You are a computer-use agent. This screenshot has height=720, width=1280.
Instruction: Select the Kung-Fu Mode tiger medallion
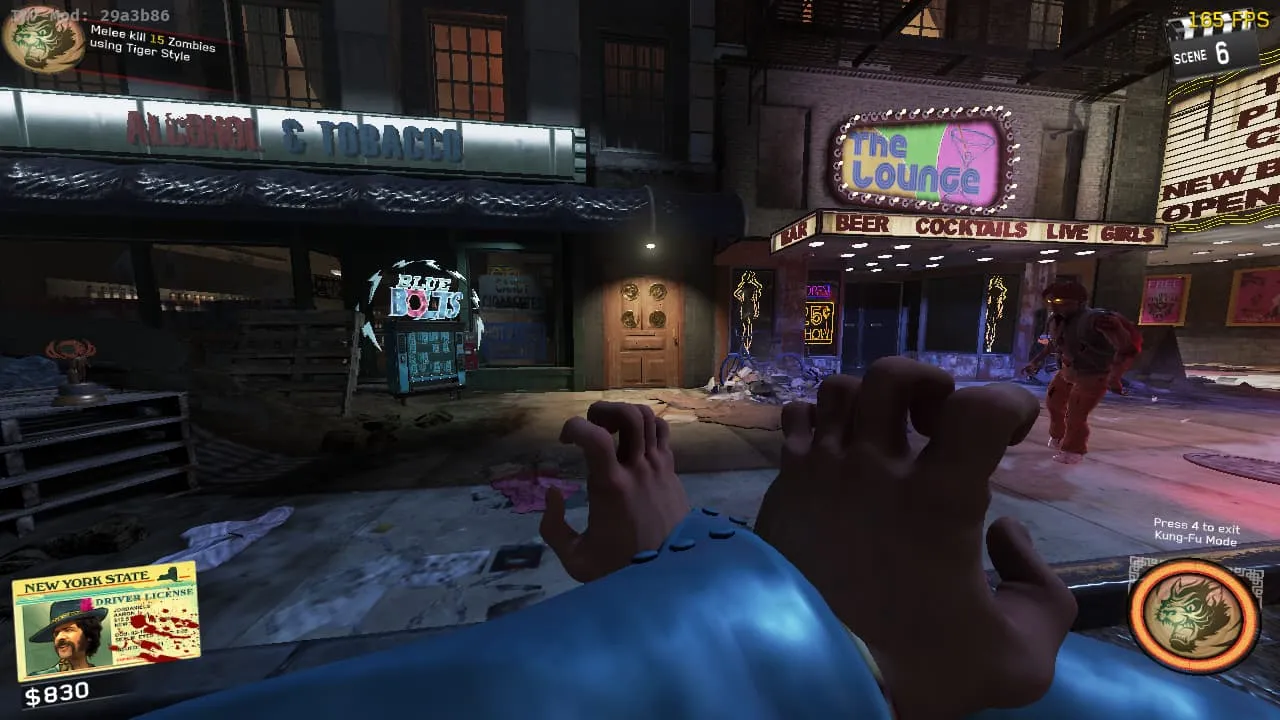coord(1194,615)
